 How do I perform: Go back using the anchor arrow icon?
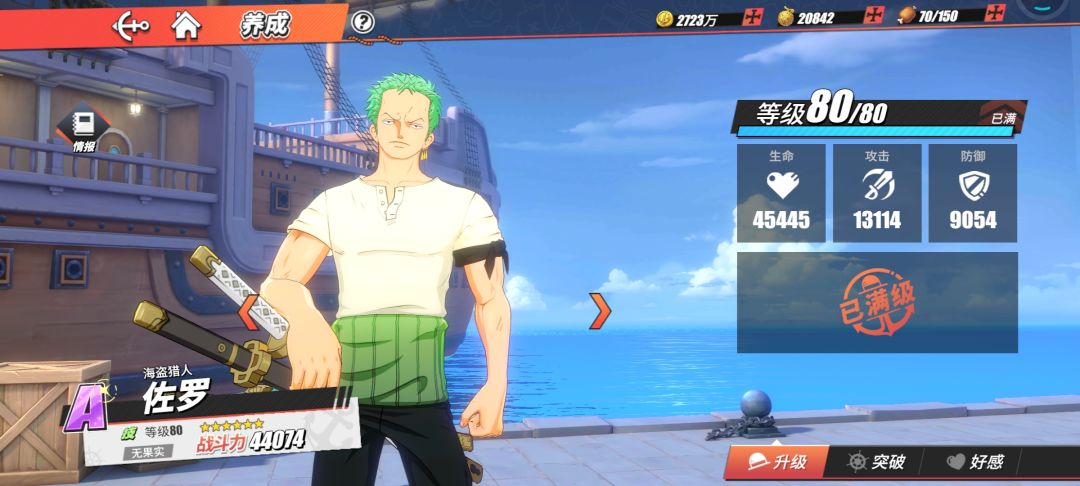[x=131, y=24]
